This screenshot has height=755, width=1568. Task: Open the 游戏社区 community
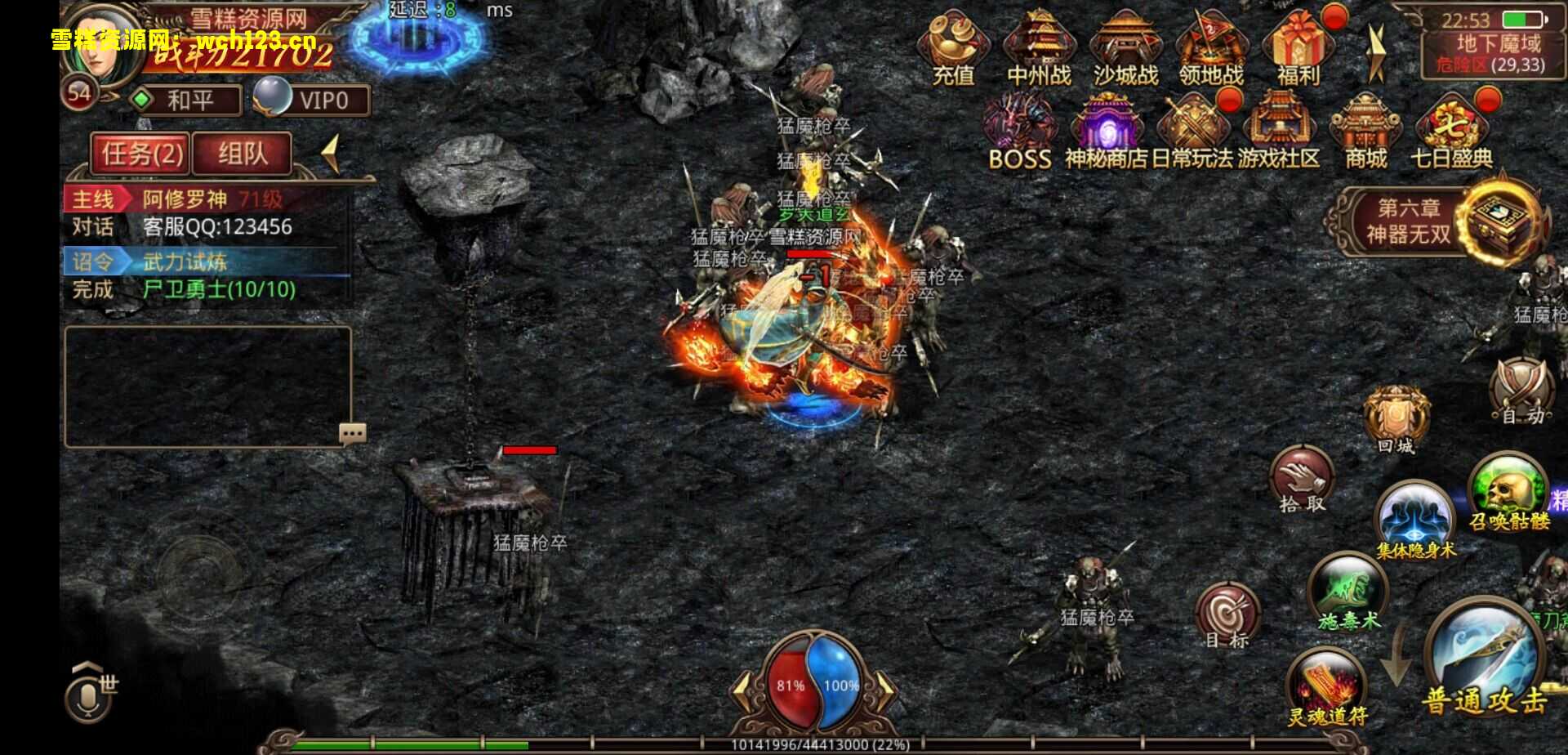pyautogui.click(x=1278, y=131)
